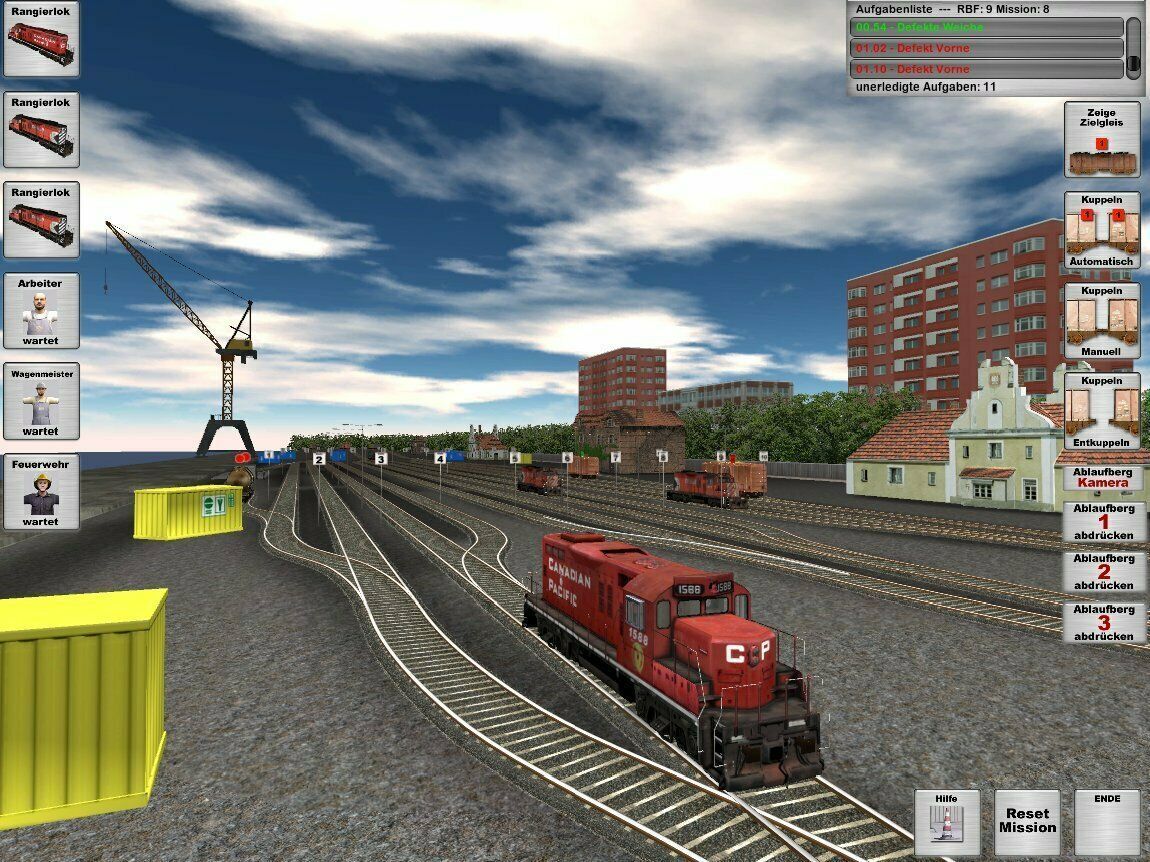Switch to the Ablaufberg Kamera view
Viewport: 1150px width, 862px height.
point(1102,477)
